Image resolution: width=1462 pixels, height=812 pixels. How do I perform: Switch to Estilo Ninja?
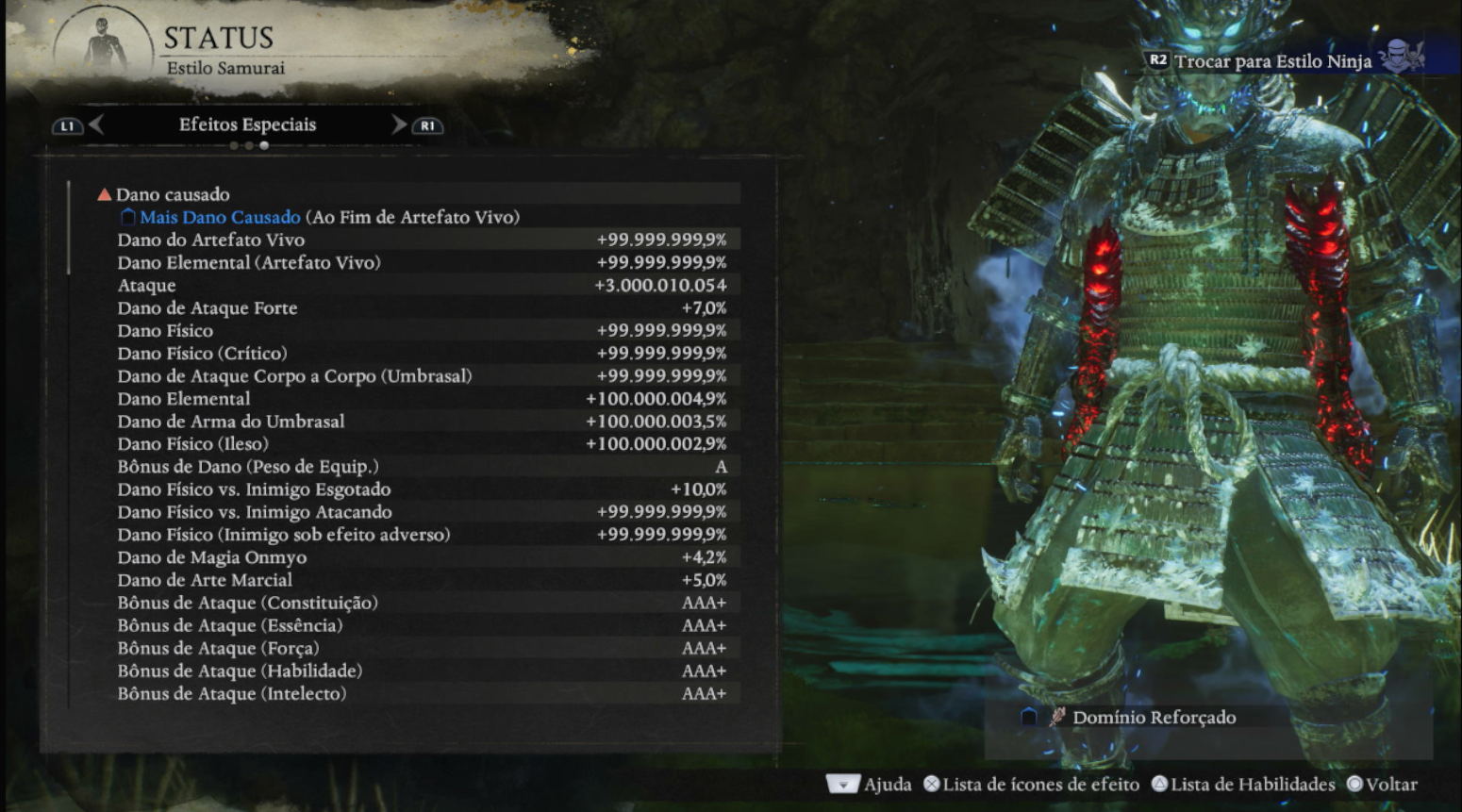coord(1272,61)
